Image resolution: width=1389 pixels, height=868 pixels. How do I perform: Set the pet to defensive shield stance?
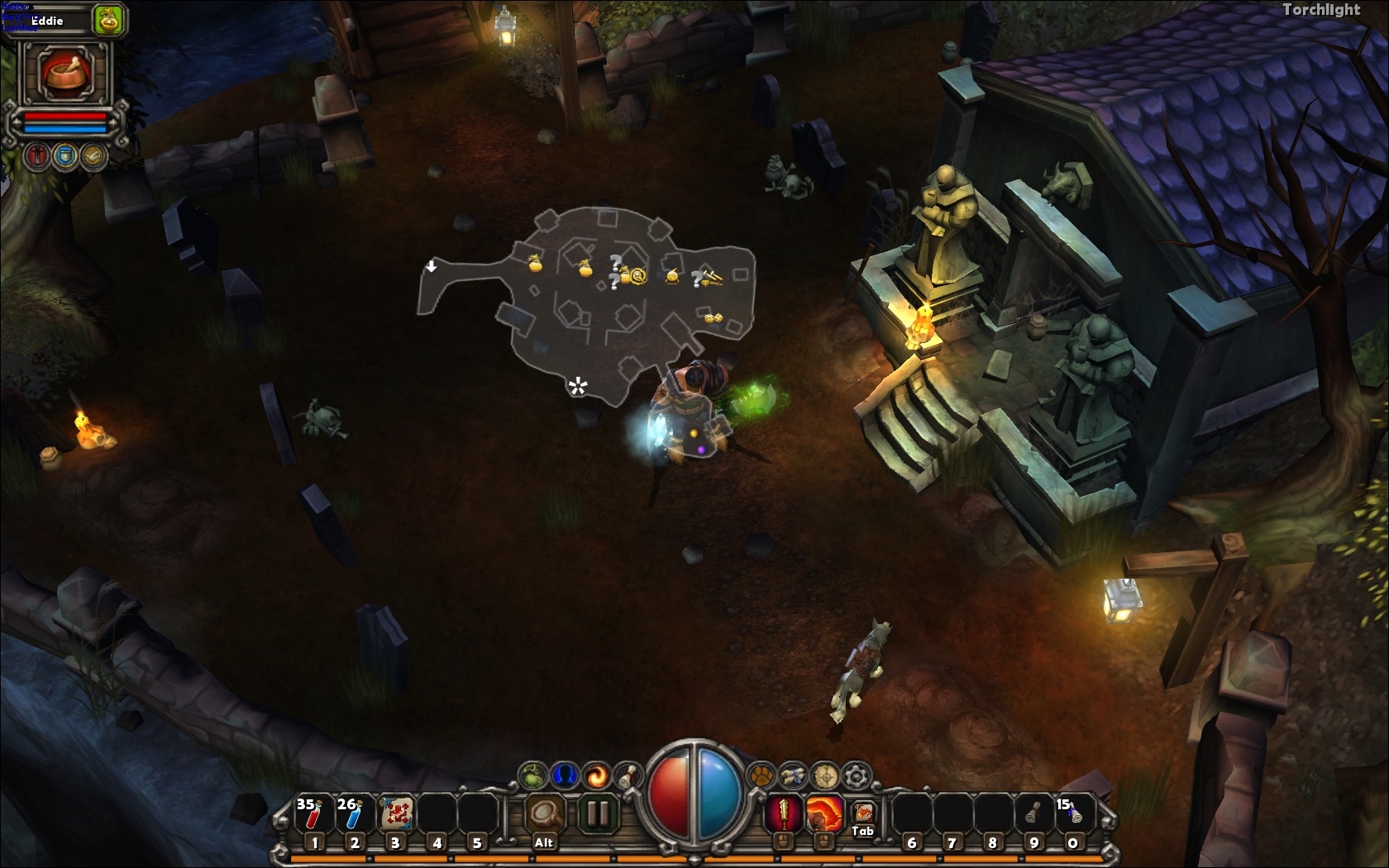coord(66,155)
